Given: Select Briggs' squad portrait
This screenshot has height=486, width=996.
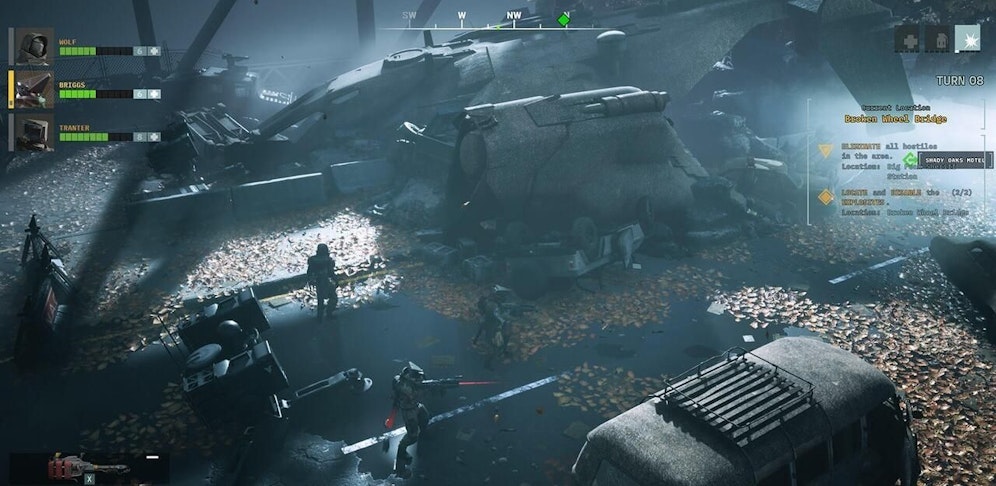Looking at the screenshot, I should (33, 89).
